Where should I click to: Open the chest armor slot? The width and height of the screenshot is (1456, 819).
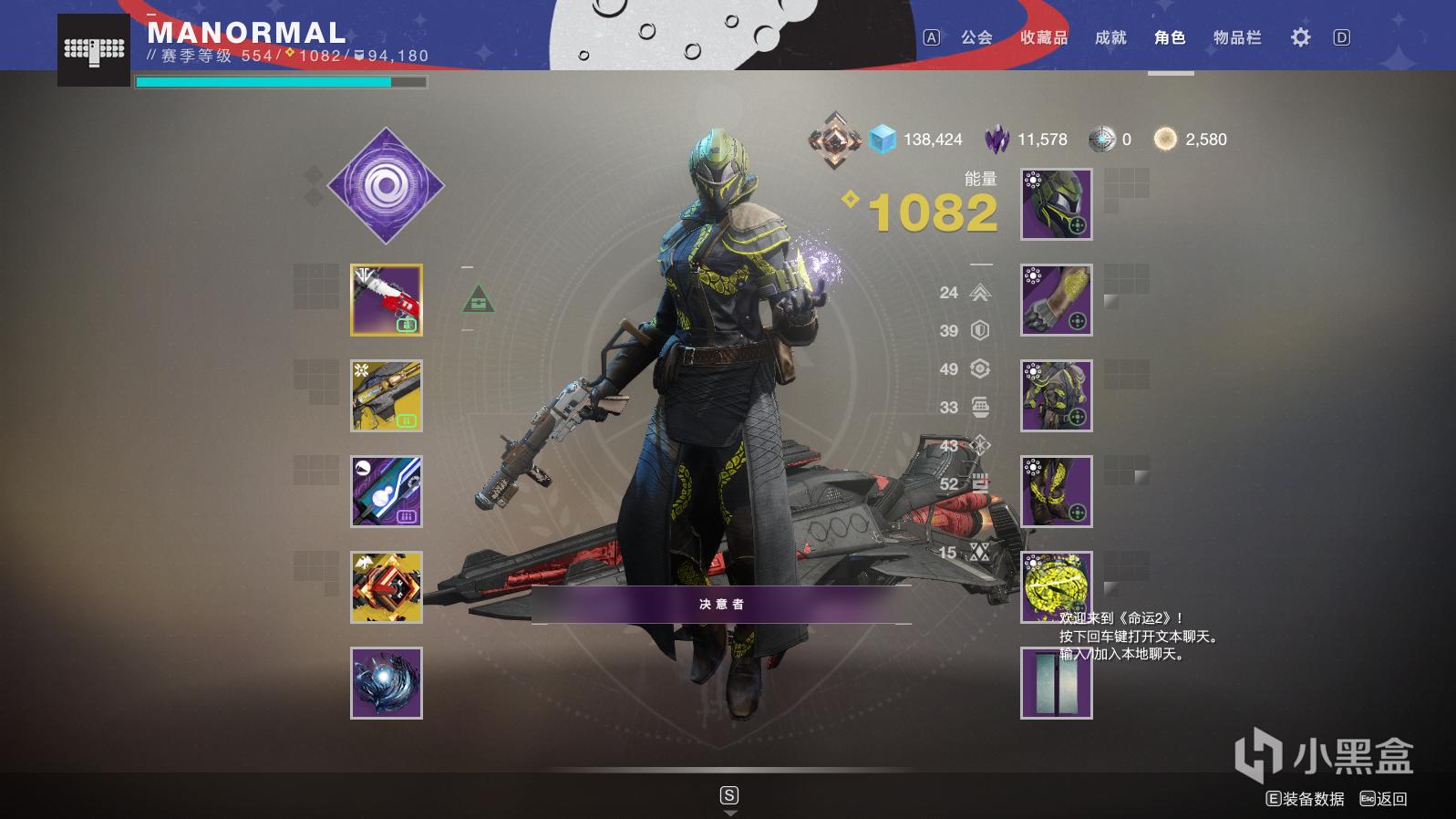coord(1057,396)
